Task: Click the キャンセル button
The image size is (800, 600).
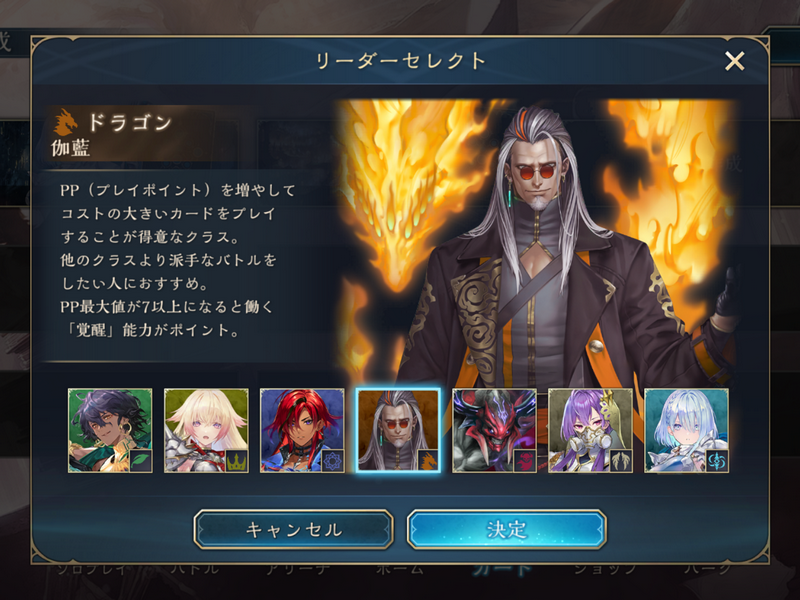Action: tap(293, 529)
